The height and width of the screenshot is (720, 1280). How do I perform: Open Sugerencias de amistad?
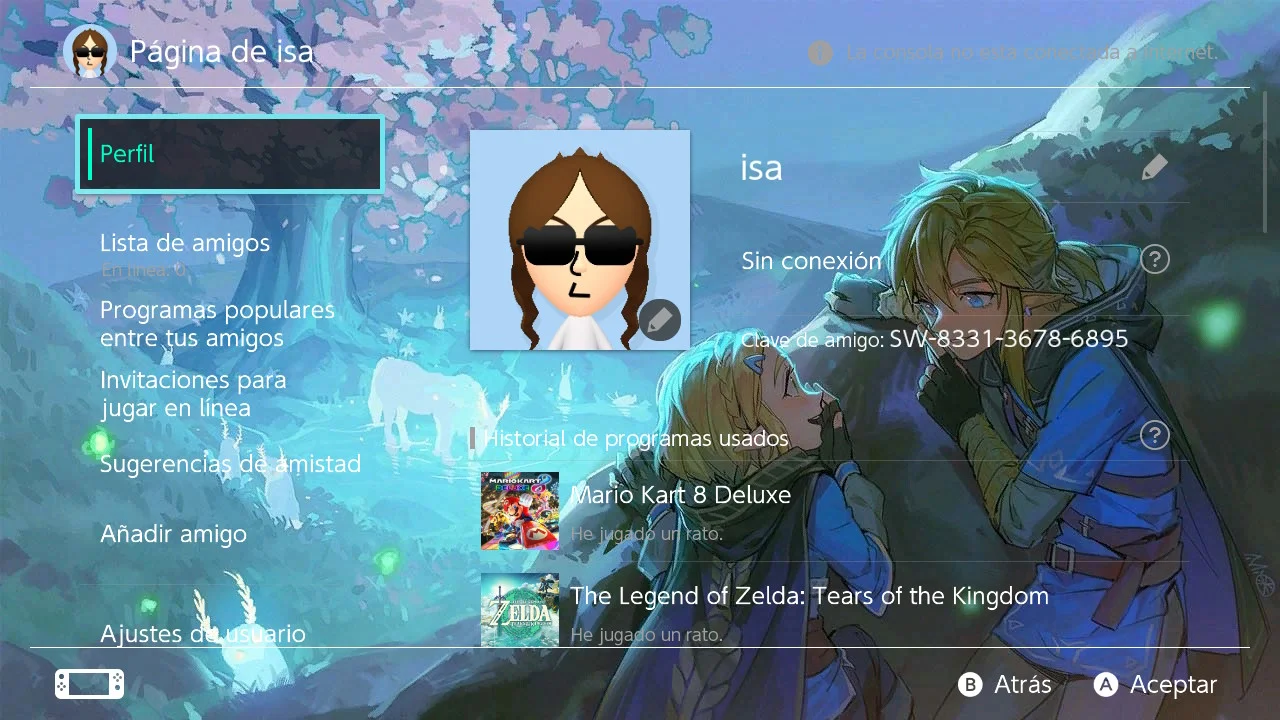pos(230,464)
